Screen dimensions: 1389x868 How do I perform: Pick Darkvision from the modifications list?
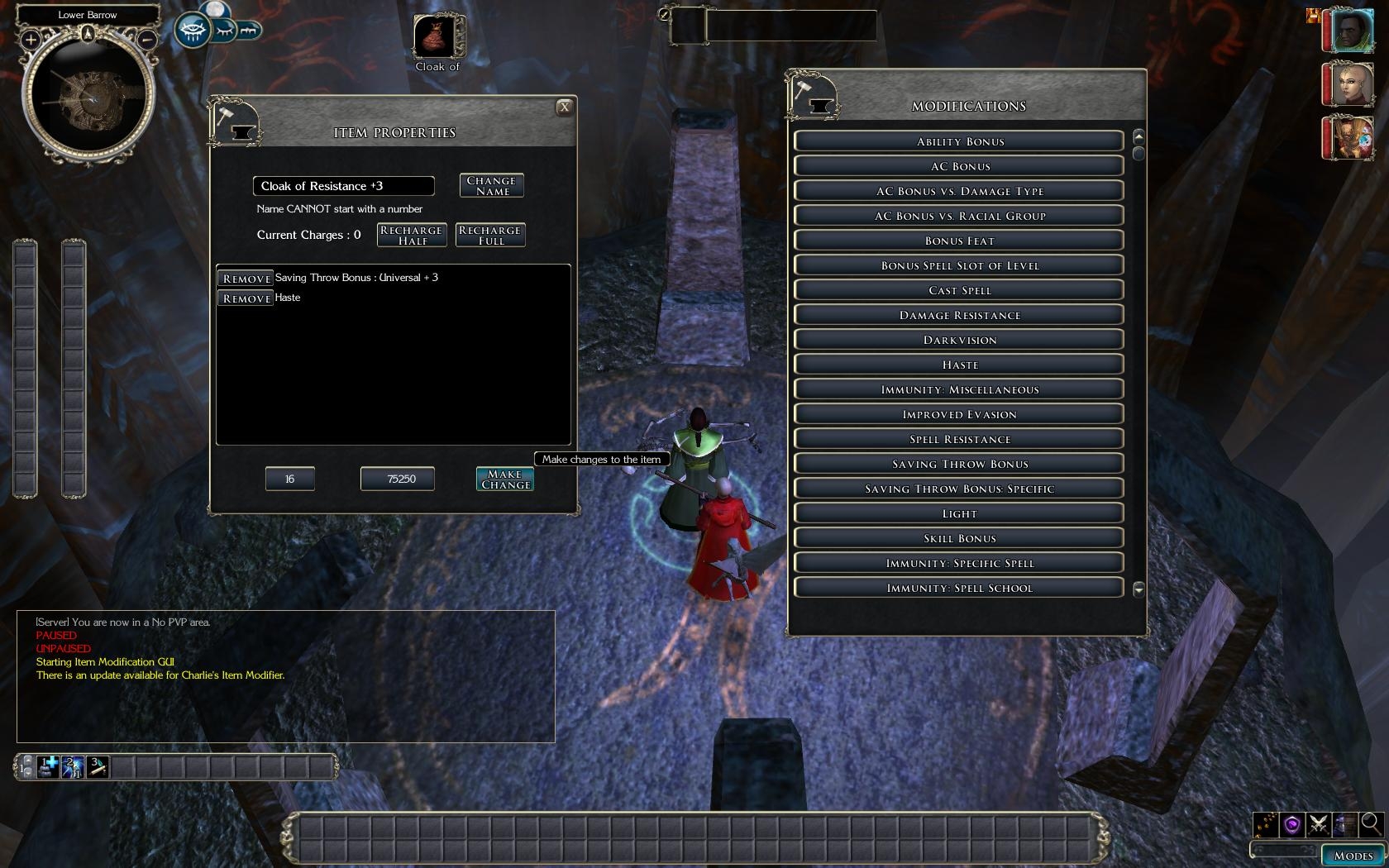pos(959,340)
